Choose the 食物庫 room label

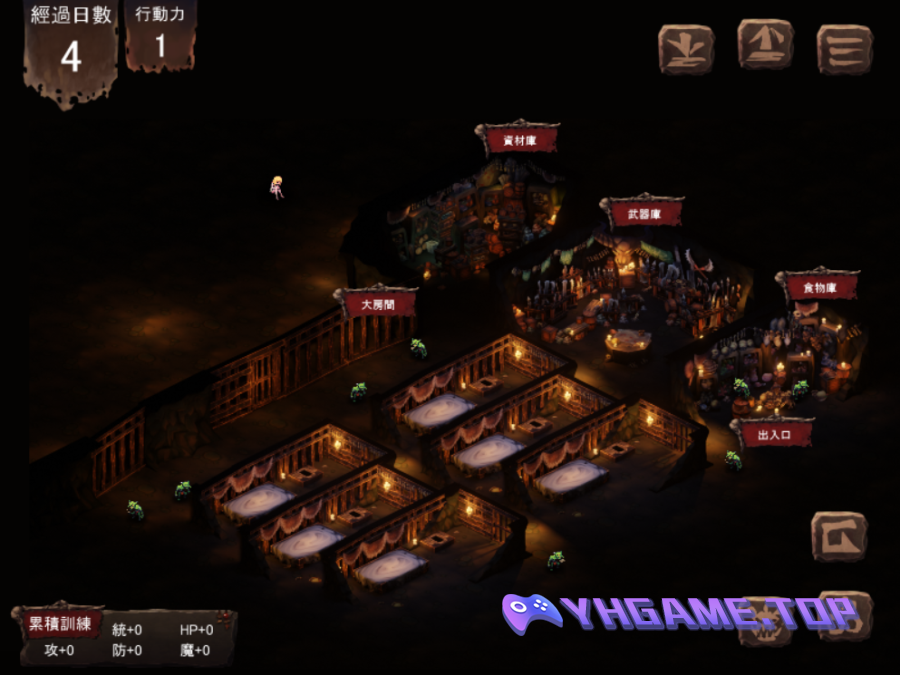click(817, 288)
